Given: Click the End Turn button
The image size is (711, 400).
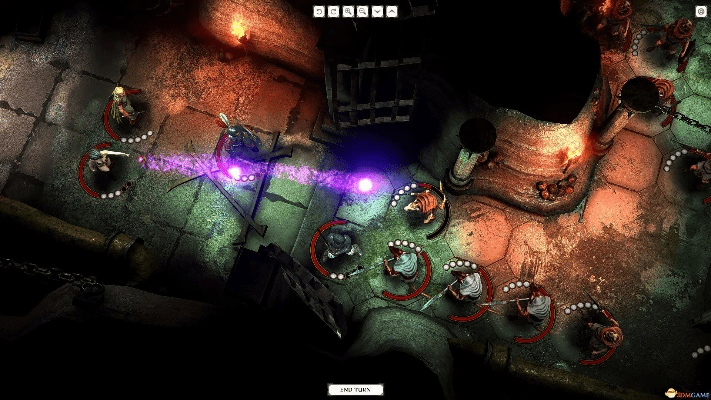Looking at the screenshot, I should coord(355,389).
